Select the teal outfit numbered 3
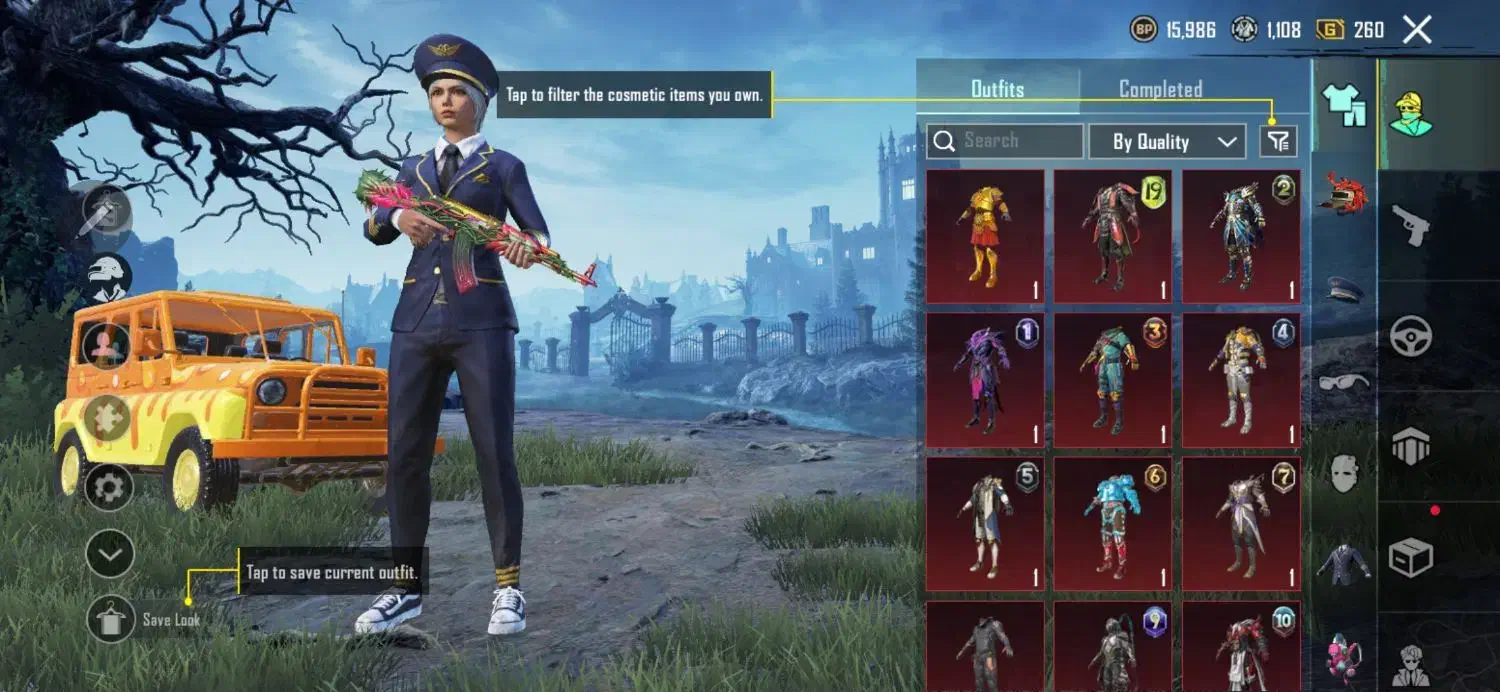Viewport: 1500px width, 692px height. pyautogui.click(x=1113, y=380)
